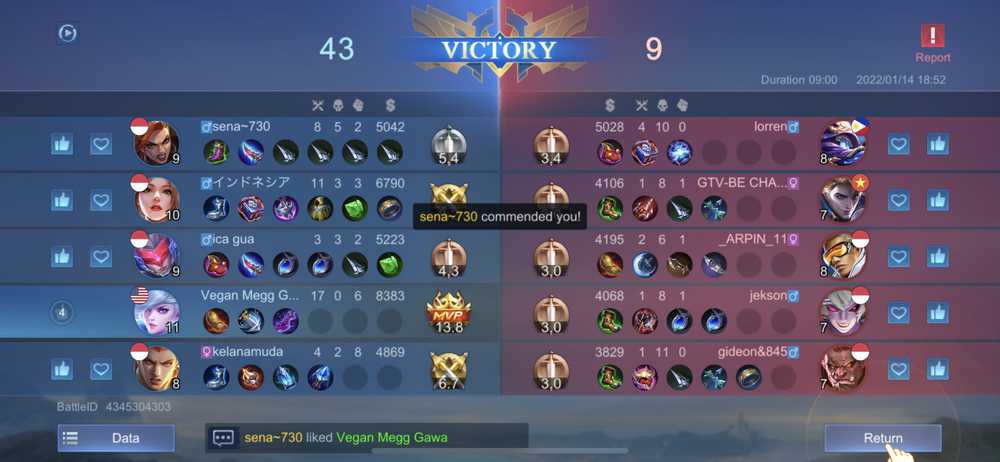
Task: Follow sena~730 with the heart button
Action: pos(100,144)
